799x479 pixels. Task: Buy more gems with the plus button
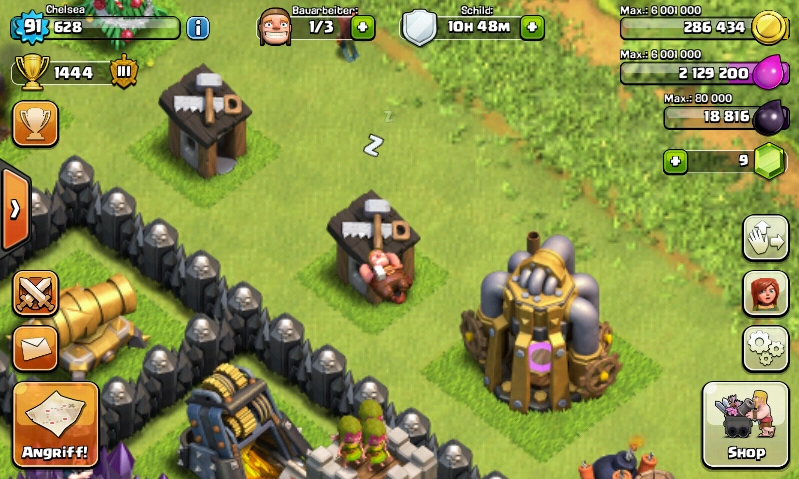pos(676,161)
